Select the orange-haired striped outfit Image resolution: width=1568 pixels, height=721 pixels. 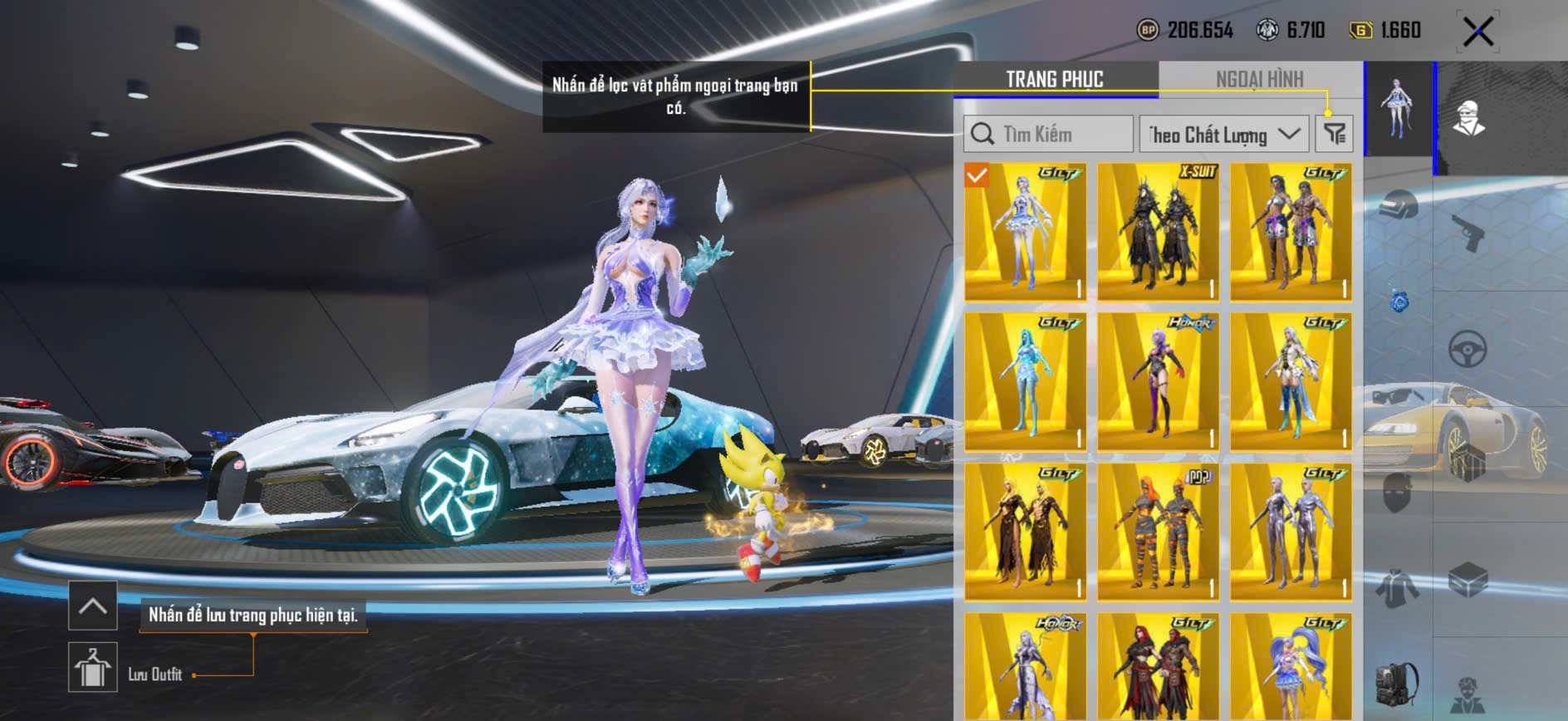tap(1158, 532)
